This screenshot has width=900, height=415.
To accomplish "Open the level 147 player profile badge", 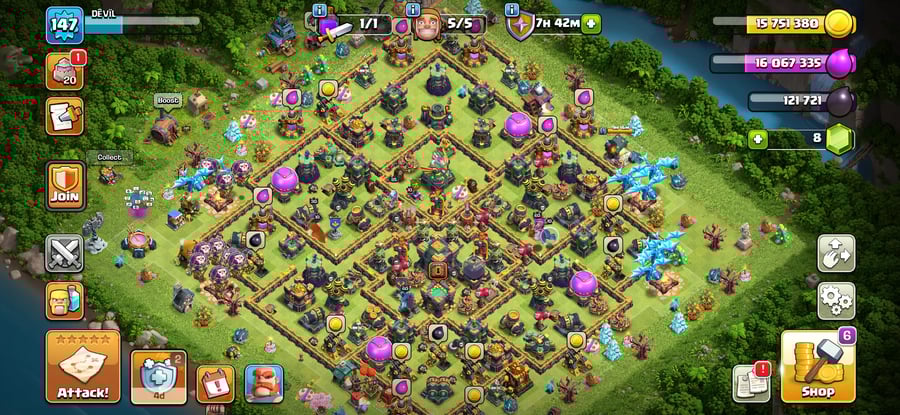I will [x=65, y=24].
